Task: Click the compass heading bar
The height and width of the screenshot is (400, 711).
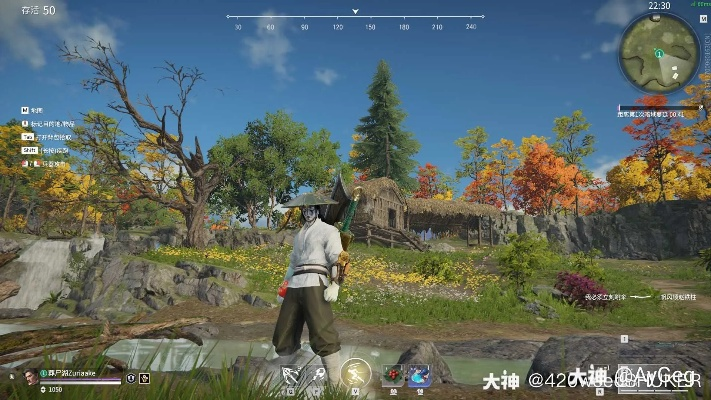Action: click(354, 18)
